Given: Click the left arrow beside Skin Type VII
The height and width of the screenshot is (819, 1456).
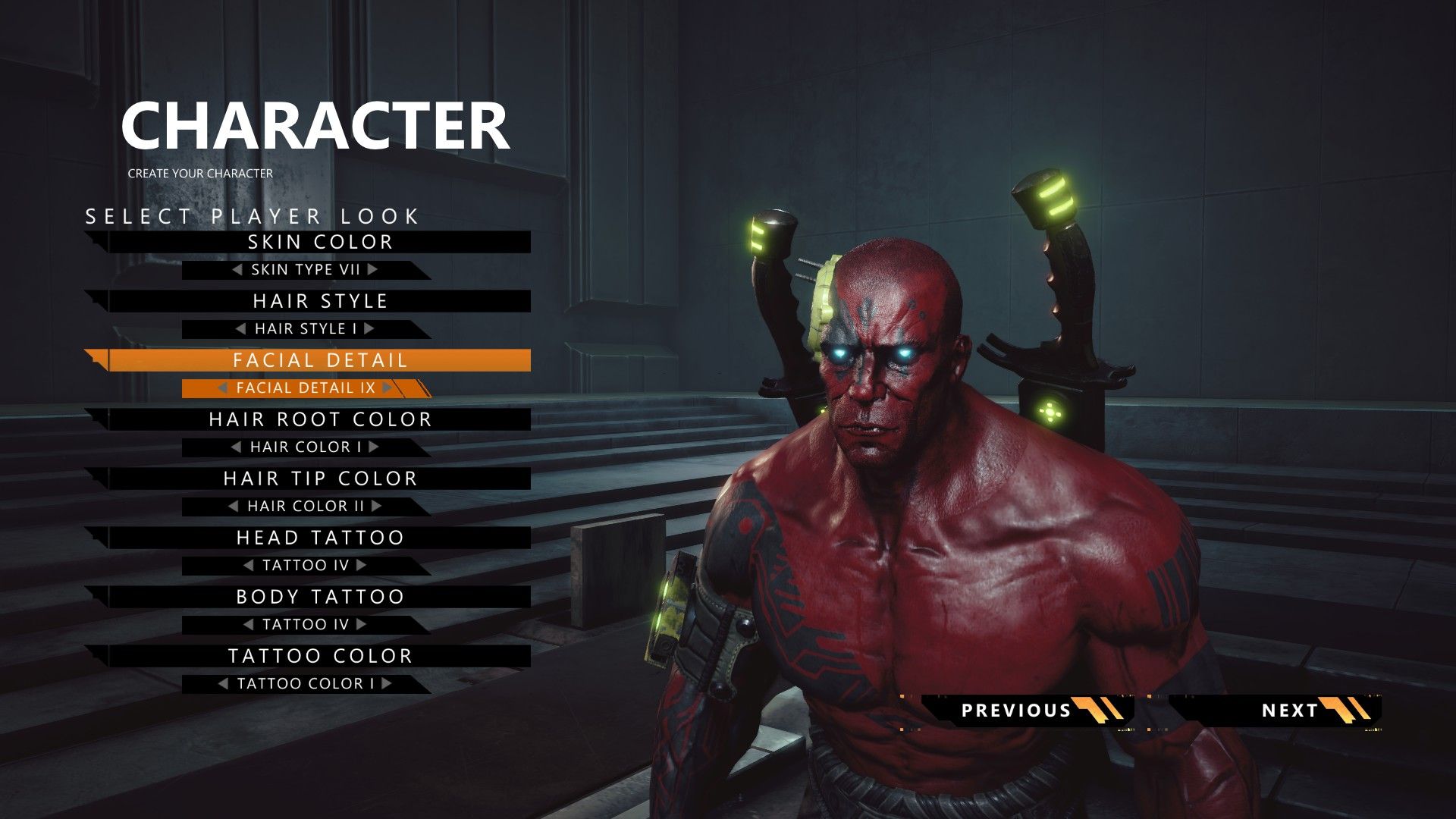Looking at the screenshot, I should tap(237, 269).
